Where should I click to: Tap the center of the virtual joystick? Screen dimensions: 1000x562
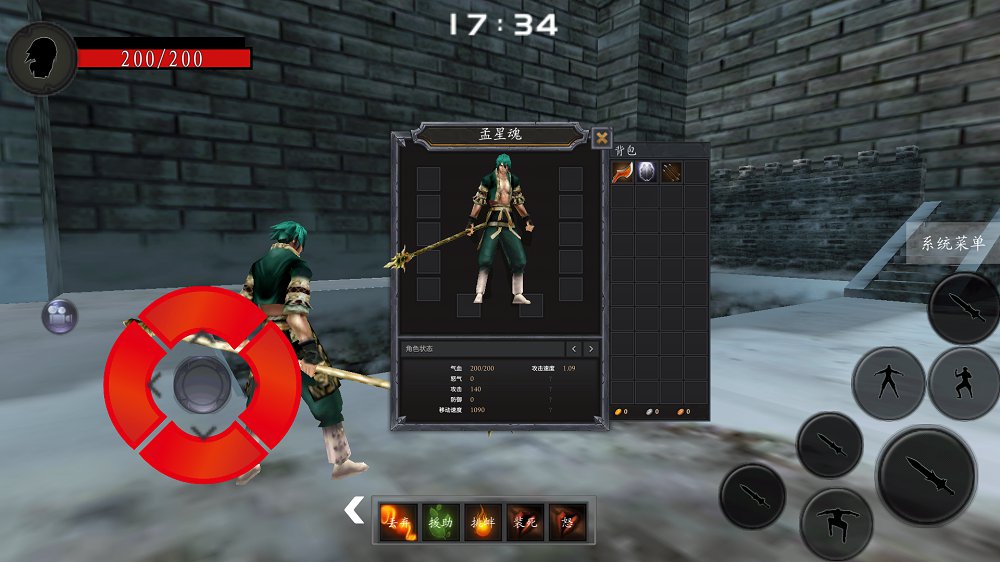(x=202, y=384)
